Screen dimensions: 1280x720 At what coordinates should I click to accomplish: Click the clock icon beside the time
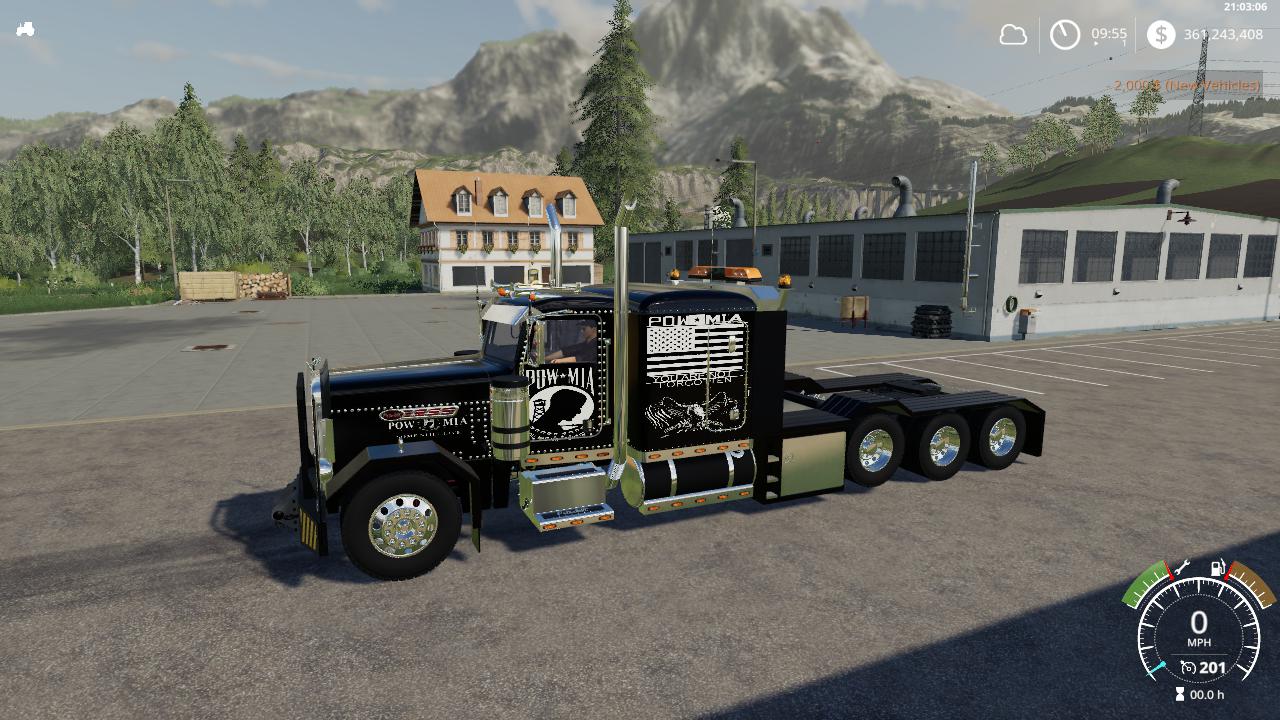1064,35
